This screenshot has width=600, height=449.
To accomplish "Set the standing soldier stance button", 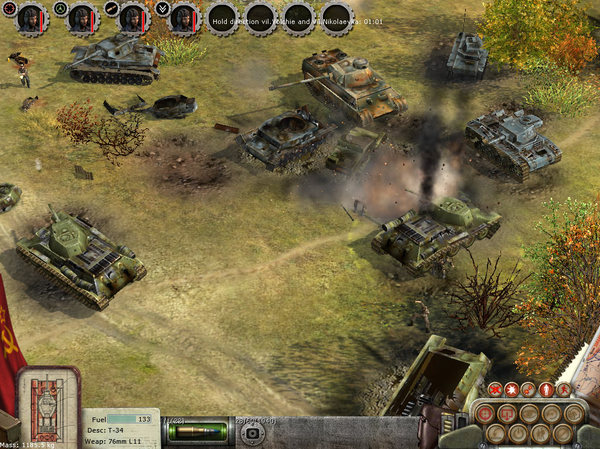I will pos(545,388).
